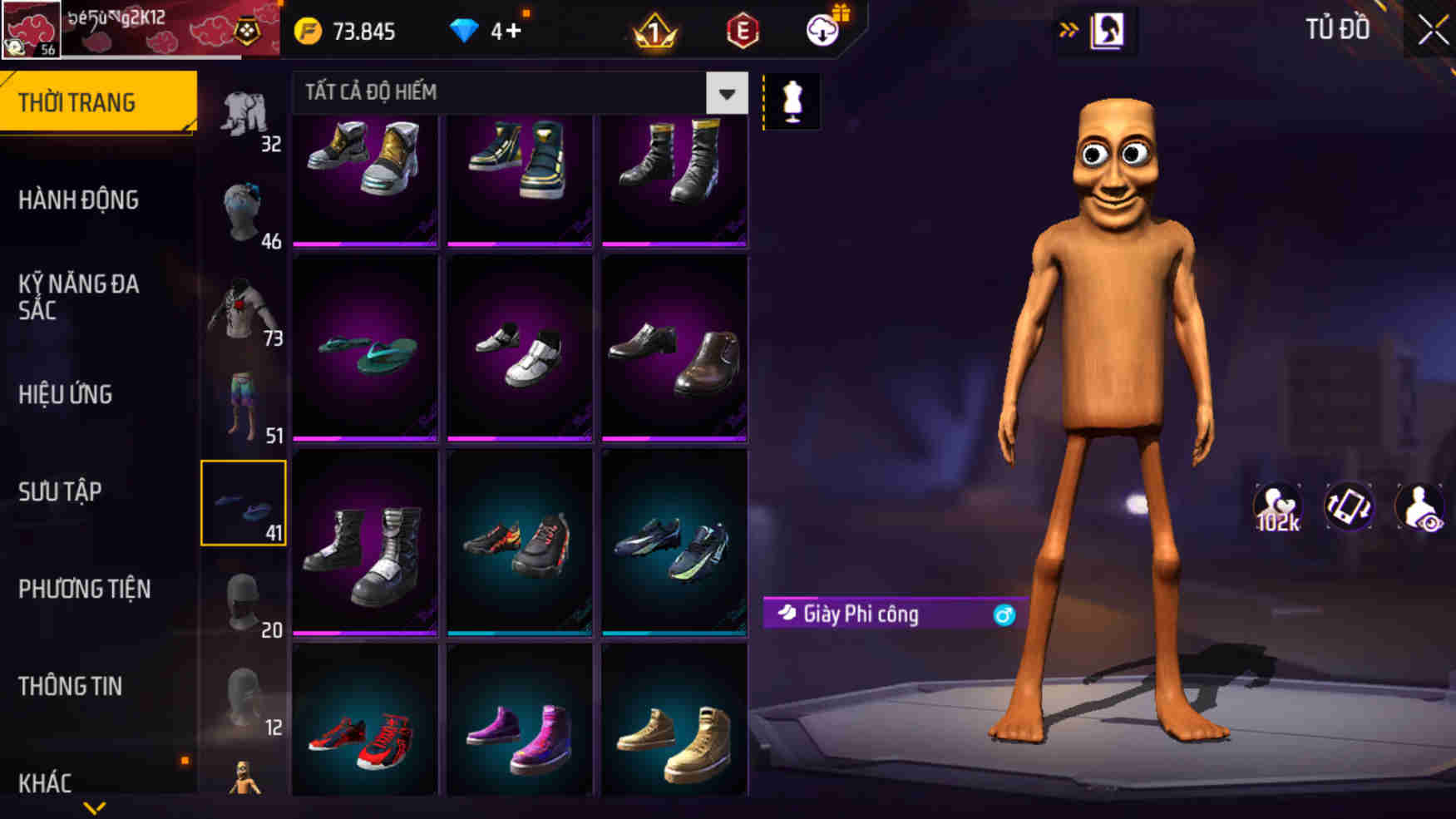Click the gift download cloud icon
Viewport: 1456px width, 819px height.
822,32
